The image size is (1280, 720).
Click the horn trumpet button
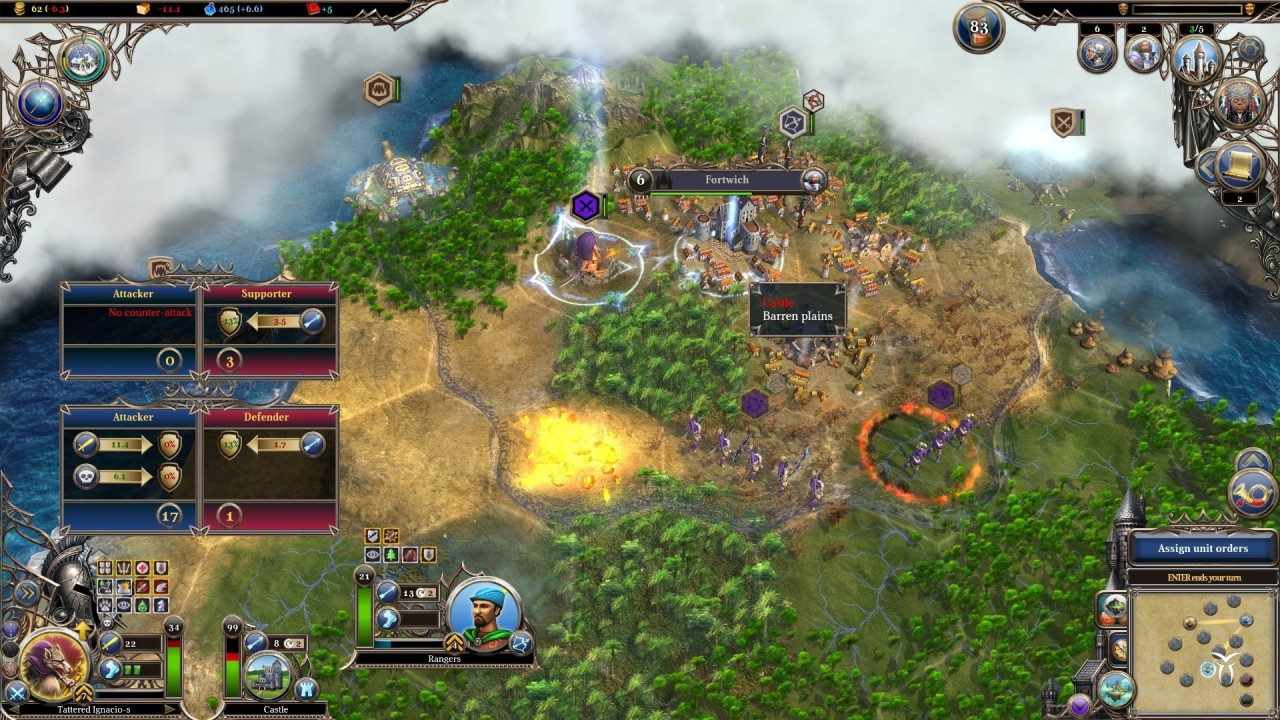coord(1252,495)
